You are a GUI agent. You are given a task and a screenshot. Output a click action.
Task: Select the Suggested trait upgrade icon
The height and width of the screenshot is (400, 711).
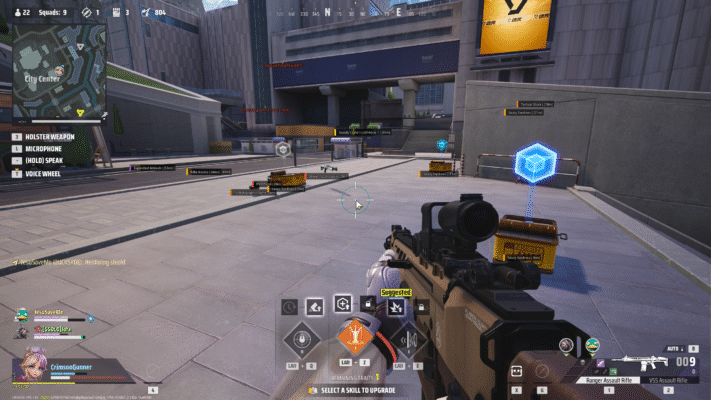[x=396, y=306]
